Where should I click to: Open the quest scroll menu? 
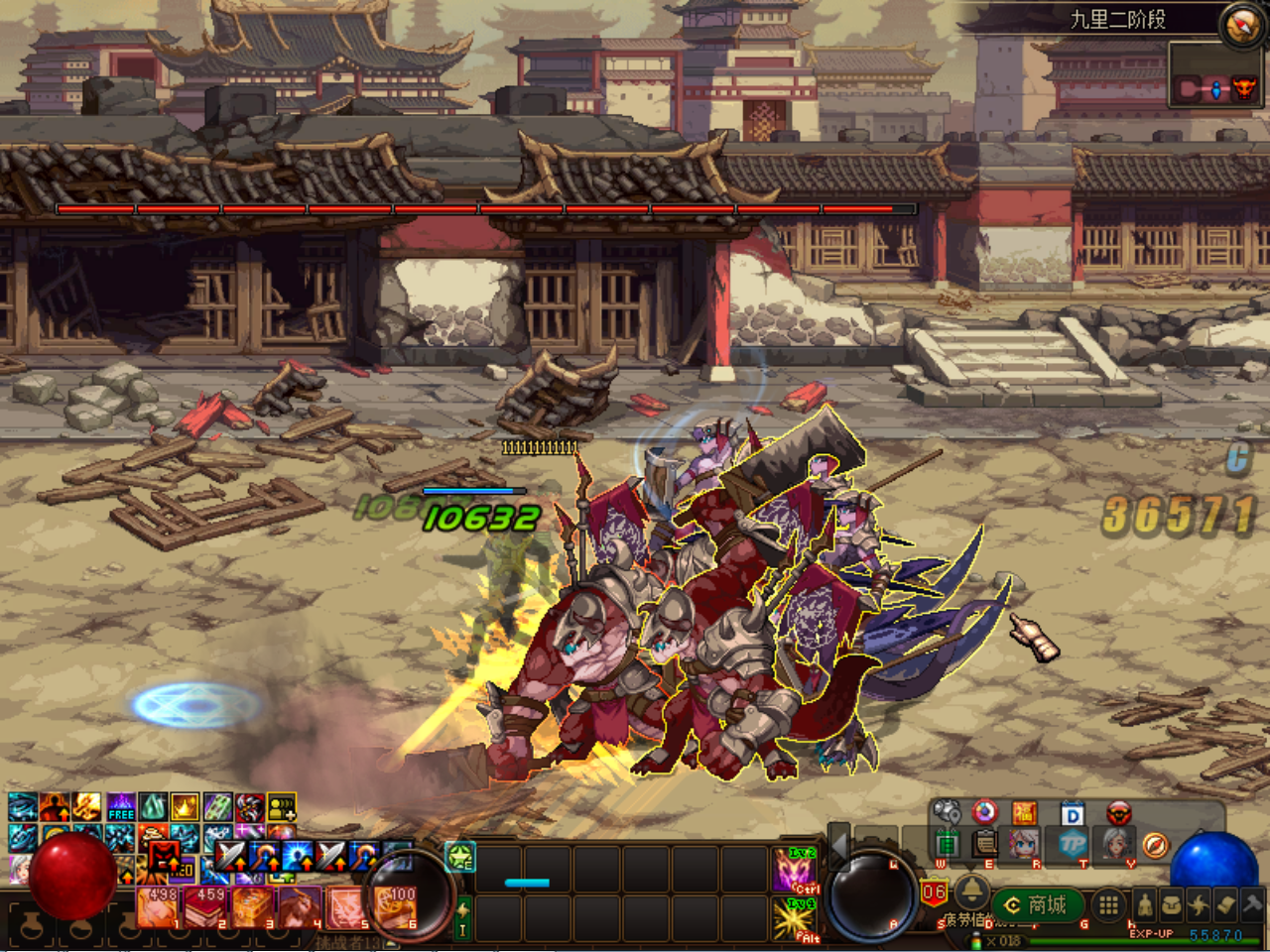click(1225, 904)
